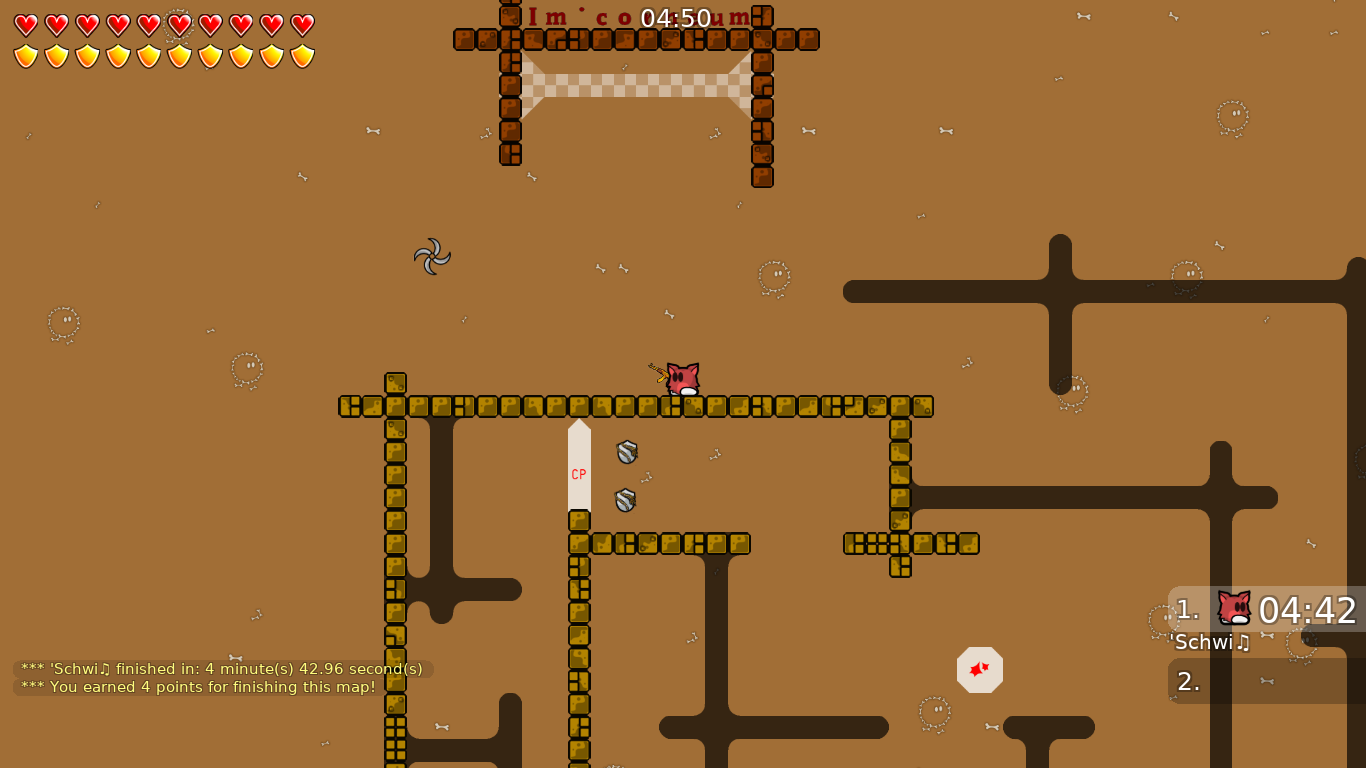Pick up the lower shuriken pickup

pos(625,499)
